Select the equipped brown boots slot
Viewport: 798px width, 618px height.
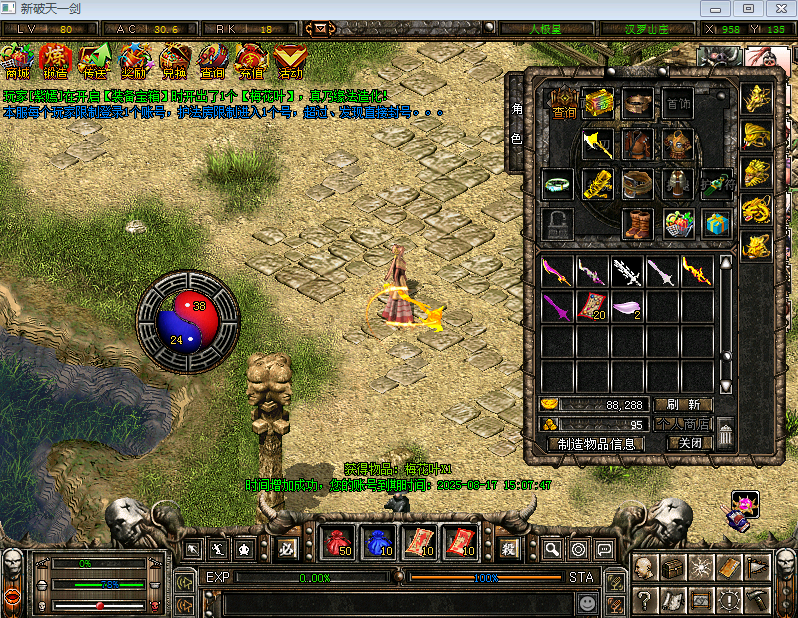click(637, 222)
